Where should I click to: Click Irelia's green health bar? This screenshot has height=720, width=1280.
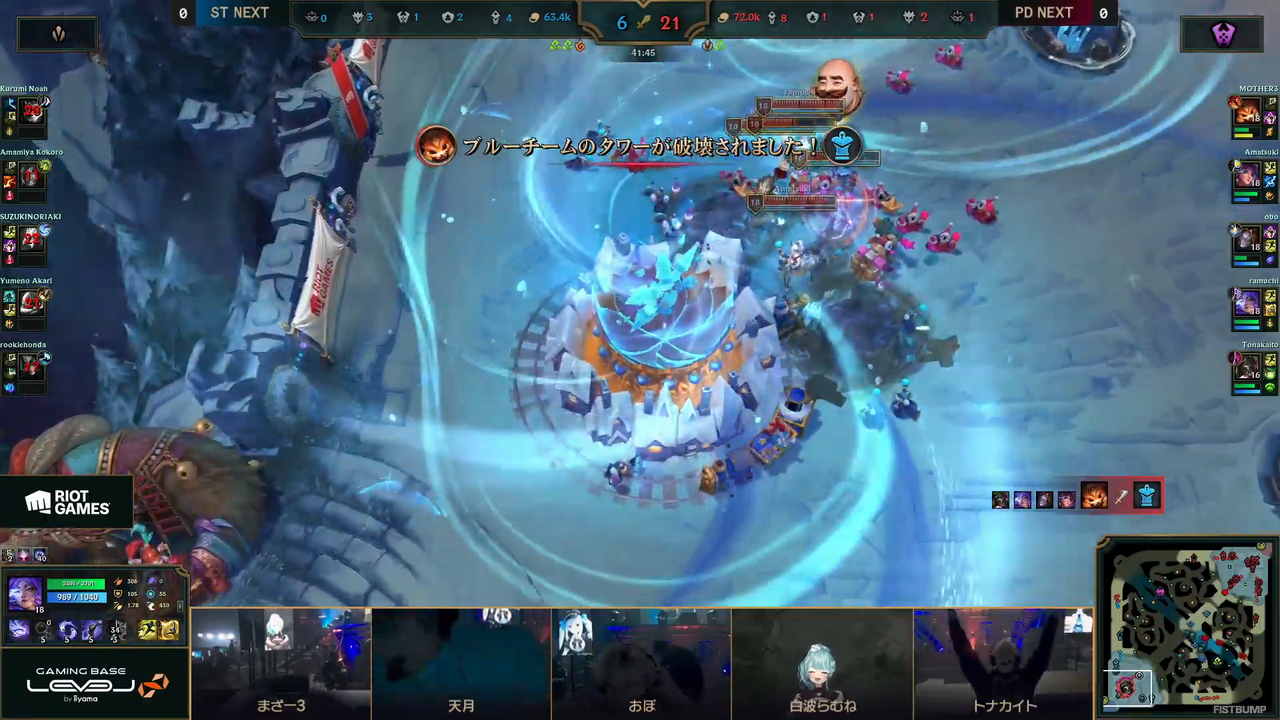pos(75,582)
